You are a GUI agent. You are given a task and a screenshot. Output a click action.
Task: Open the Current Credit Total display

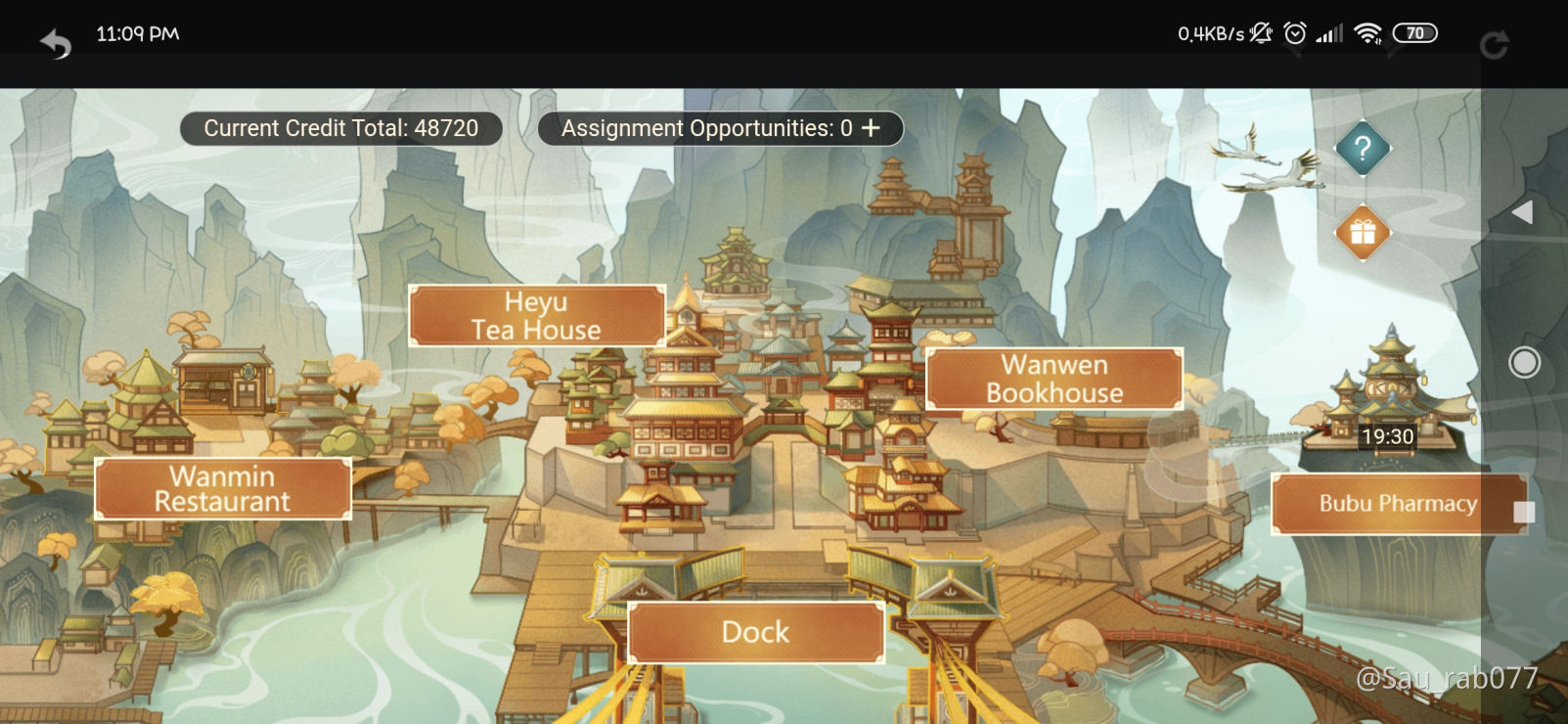[x=340, y=127]
